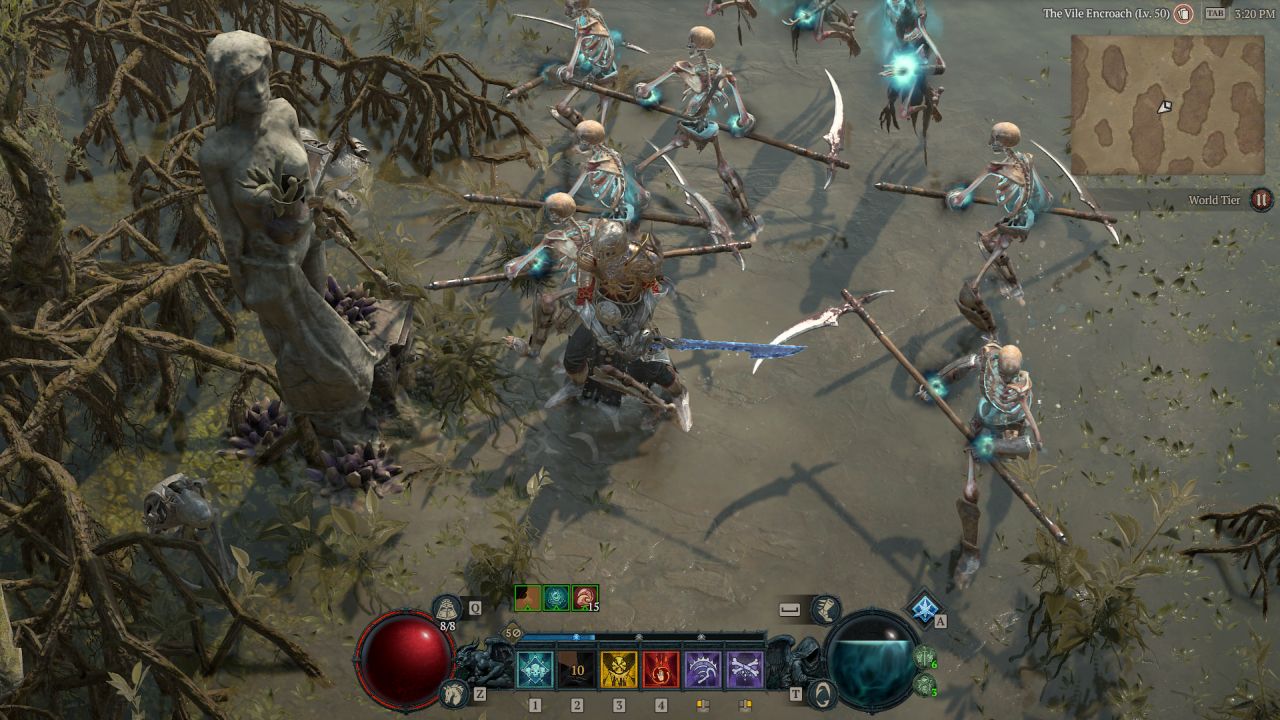
Task: Activate the teal skull skill in slot 1
Action: [535, 669]
